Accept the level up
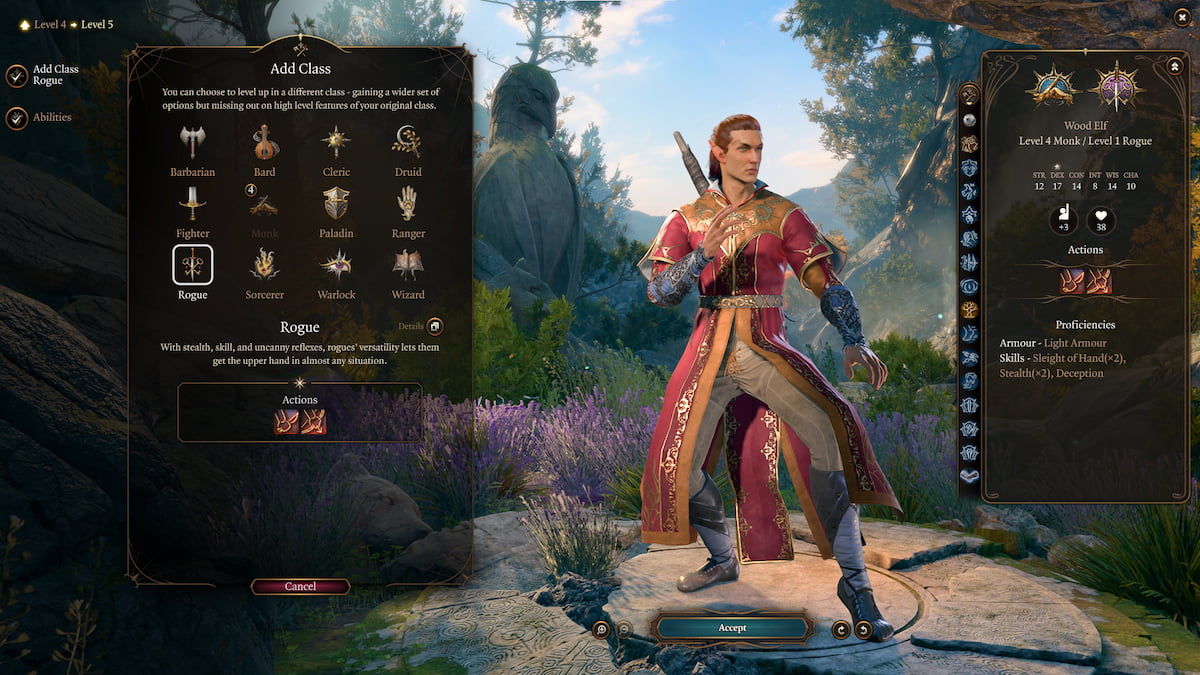This screenshot has width=1200, height=675. click(x=732, y=628)
